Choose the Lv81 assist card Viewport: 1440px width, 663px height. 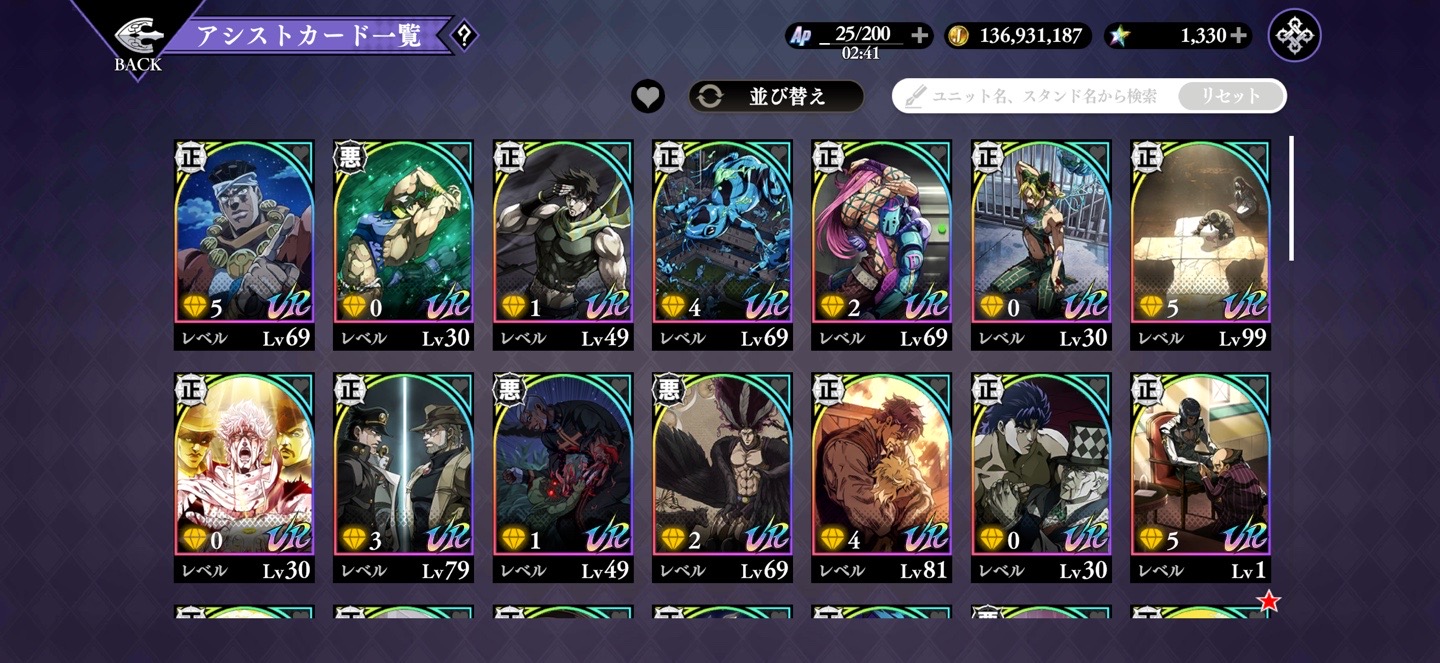pyautogui.click(x=881, y=472)
